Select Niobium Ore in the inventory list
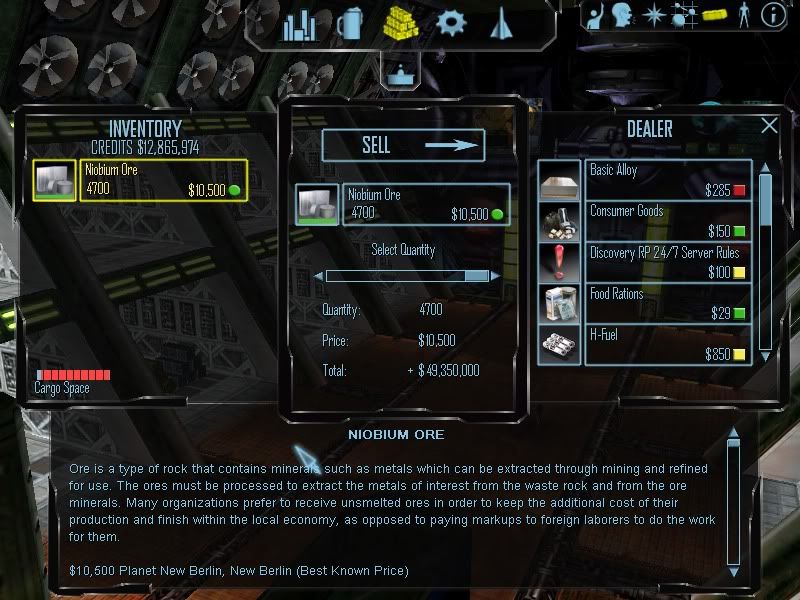 click(x=140, y=180)
